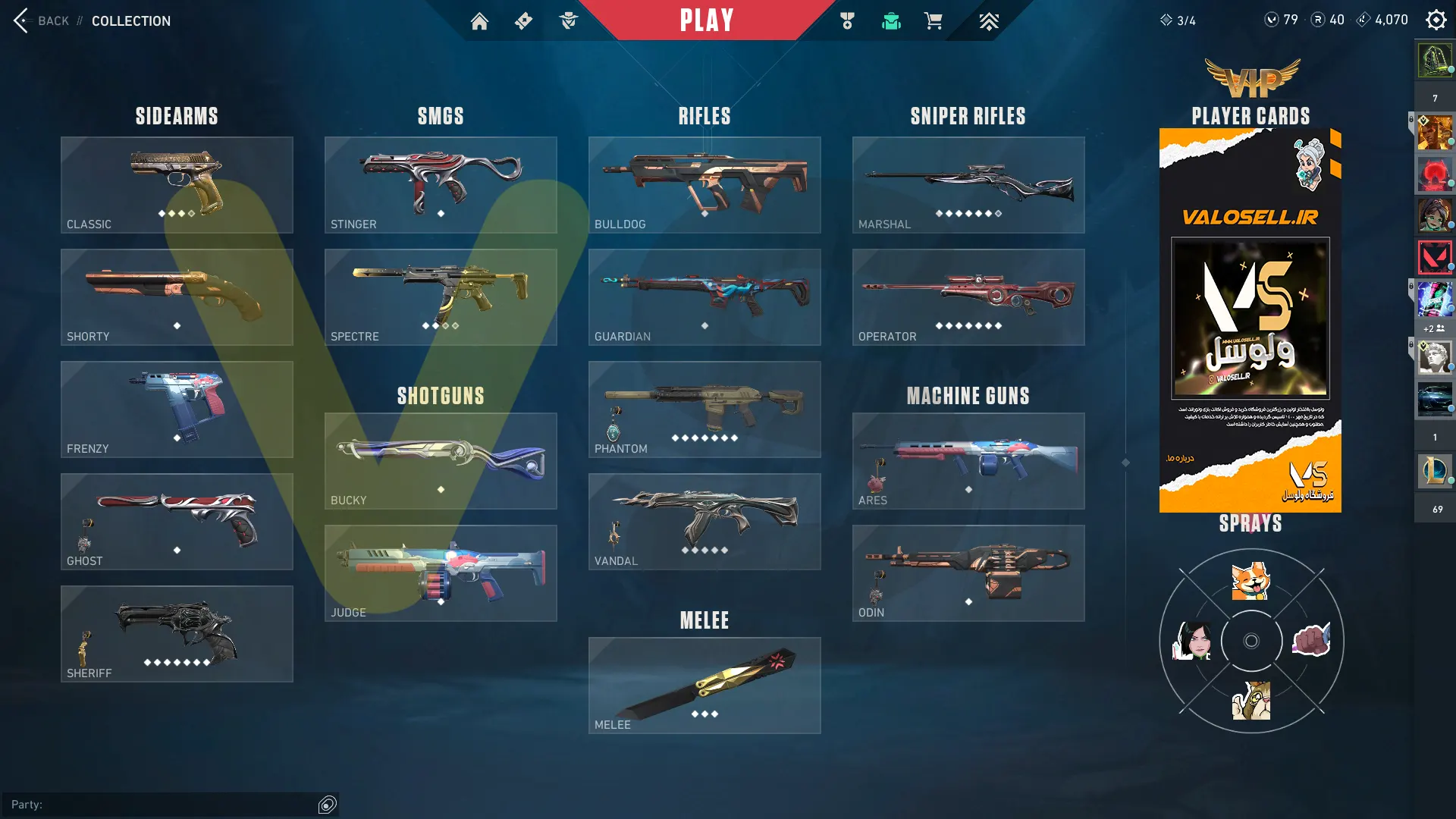Image resolution: width=1456 pixels, height=819 pixels.
Task: Select the Classic sidearm slot
Action: click(x=177, y=184)
